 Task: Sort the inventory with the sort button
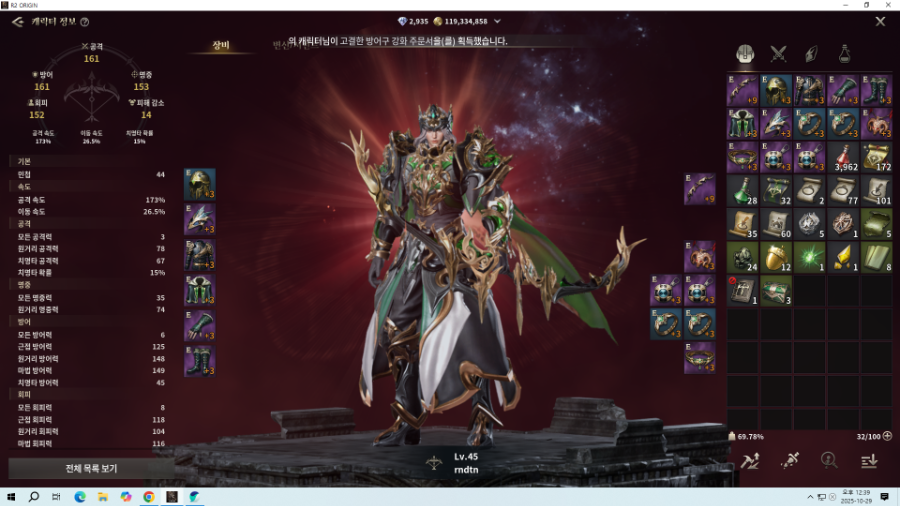click(869, 460)
